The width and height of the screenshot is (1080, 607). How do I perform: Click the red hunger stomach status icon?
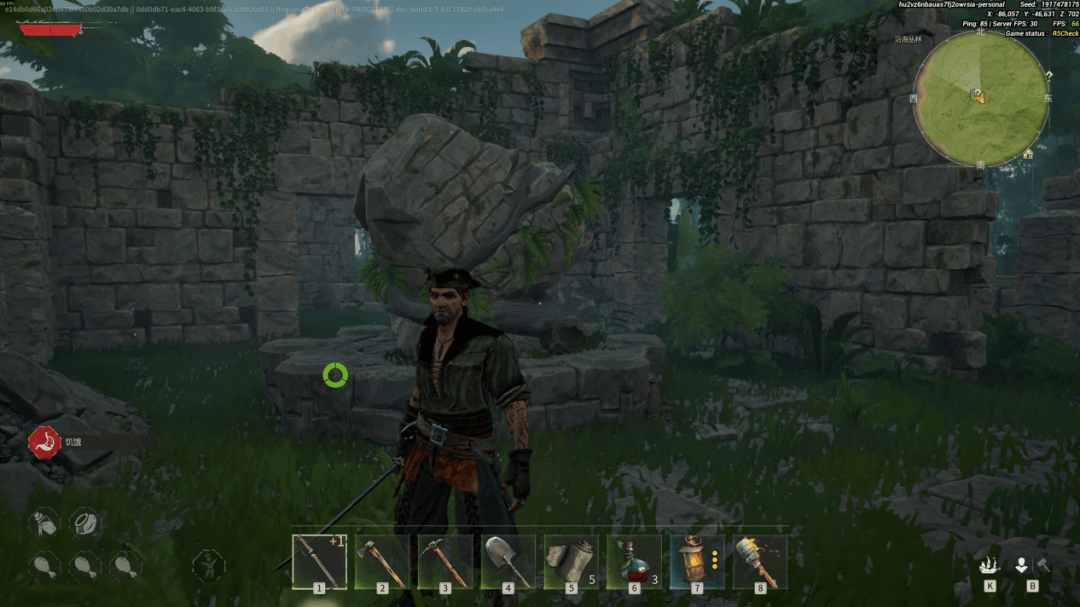point(43,441)
